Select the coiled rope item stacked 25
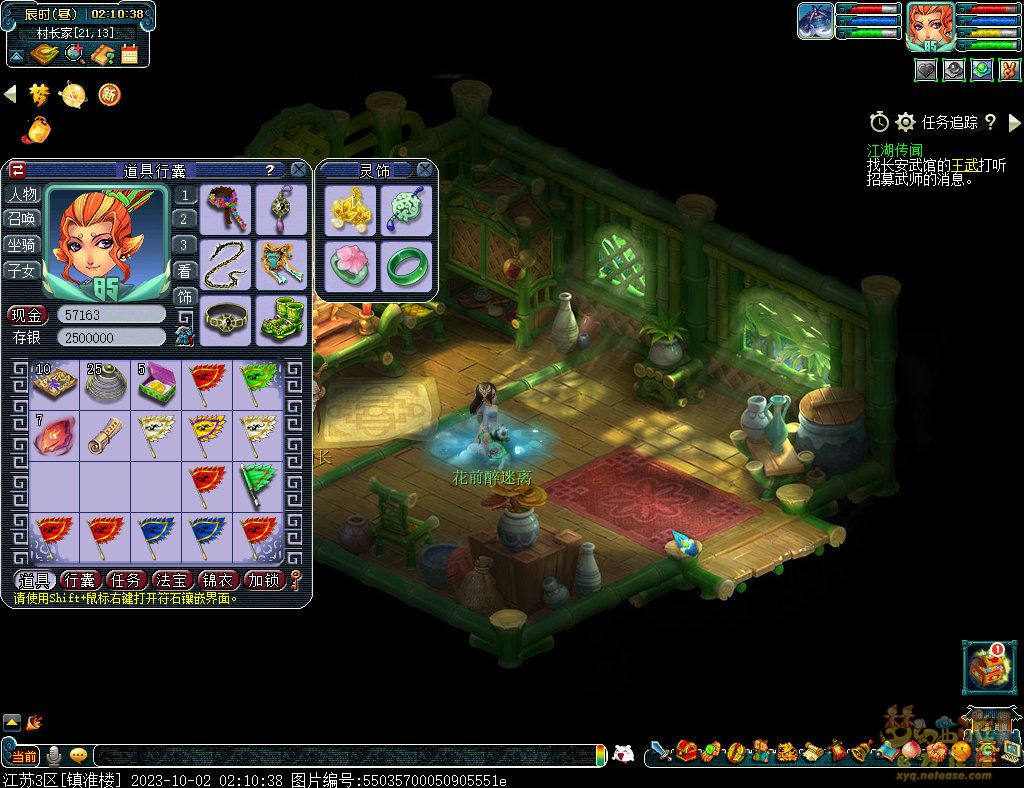Screen dimensions: 1024x788 click(x=105, y=383)
